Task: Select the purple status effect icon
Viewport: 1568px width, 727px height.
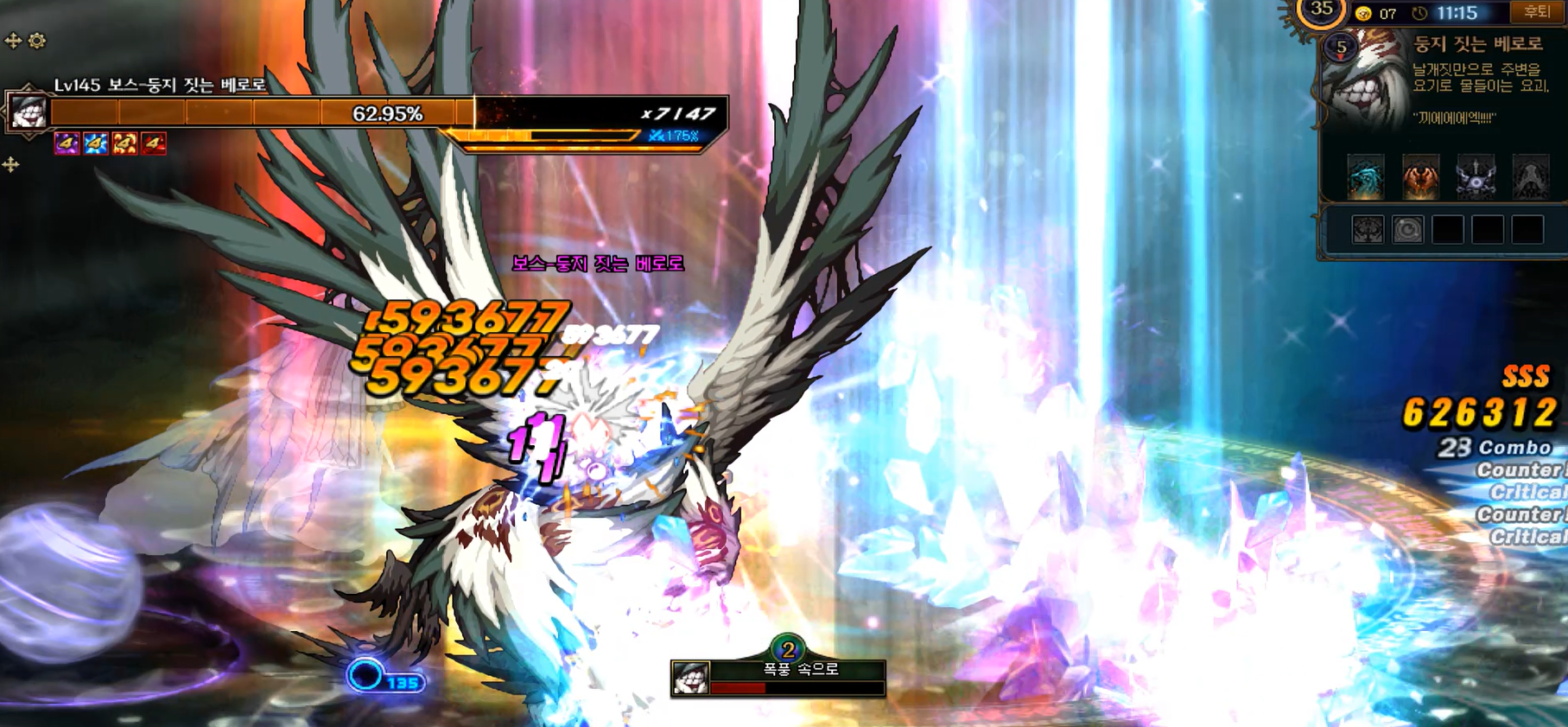Action: [67, 143]
